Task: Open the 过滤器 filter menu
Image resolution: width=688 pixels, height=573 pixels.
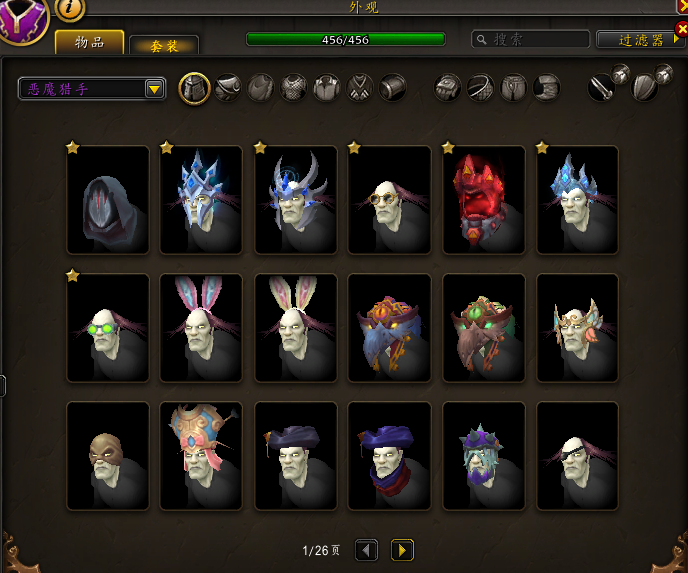Action: 641,40
